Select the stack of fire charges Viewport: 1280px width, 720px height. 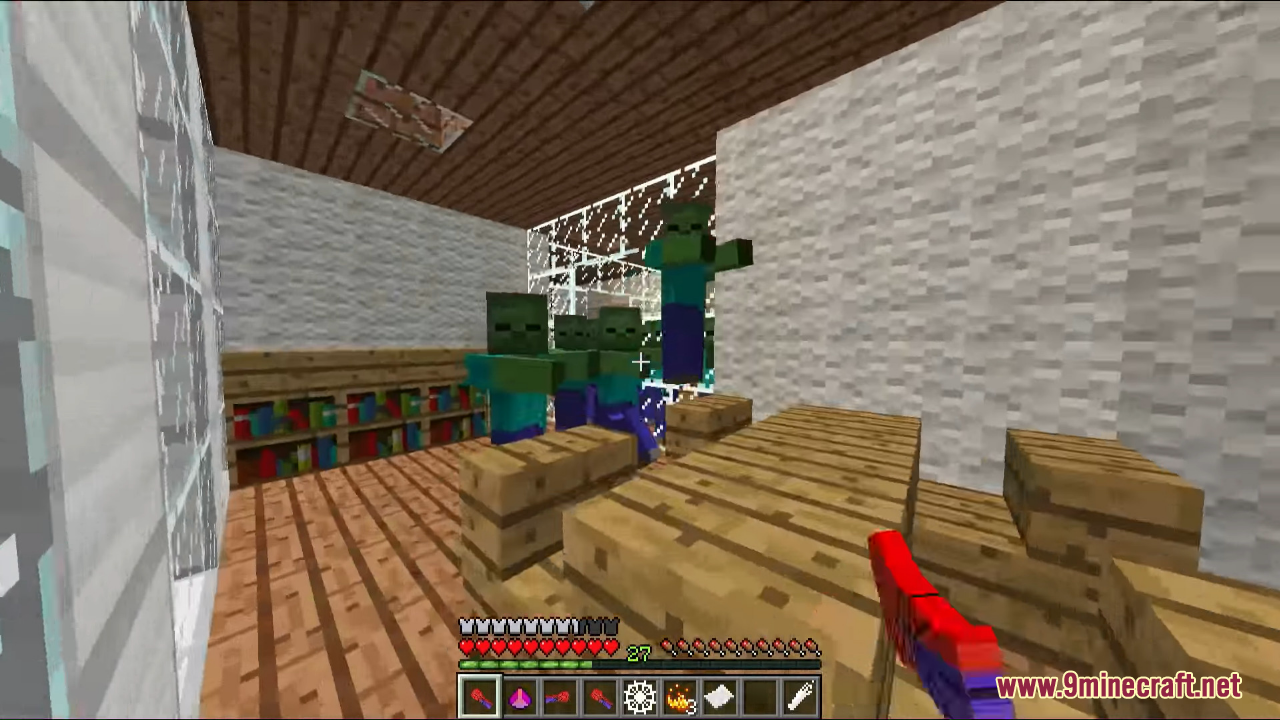click(678, 694)
